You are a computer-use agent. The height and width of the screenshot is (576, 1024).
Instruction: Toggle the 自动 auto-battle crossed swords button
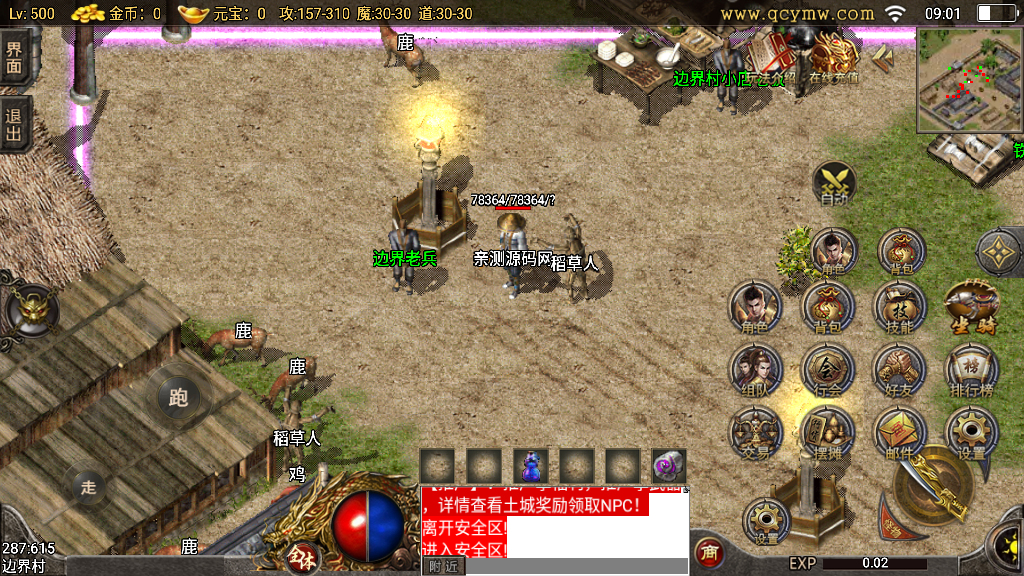click(x=834, y=185)
